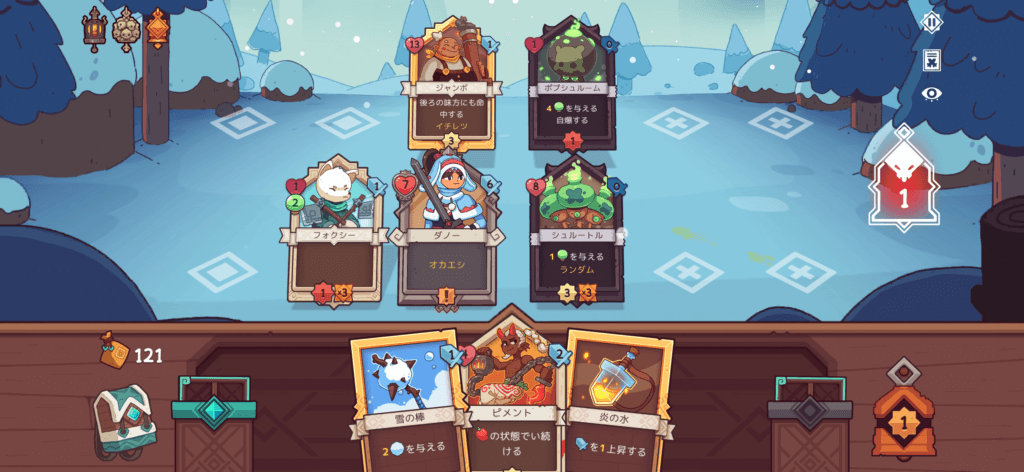Click the skull cluster bell icon
This screenshot has width=1024, height=472.
(x=126, y=28)
